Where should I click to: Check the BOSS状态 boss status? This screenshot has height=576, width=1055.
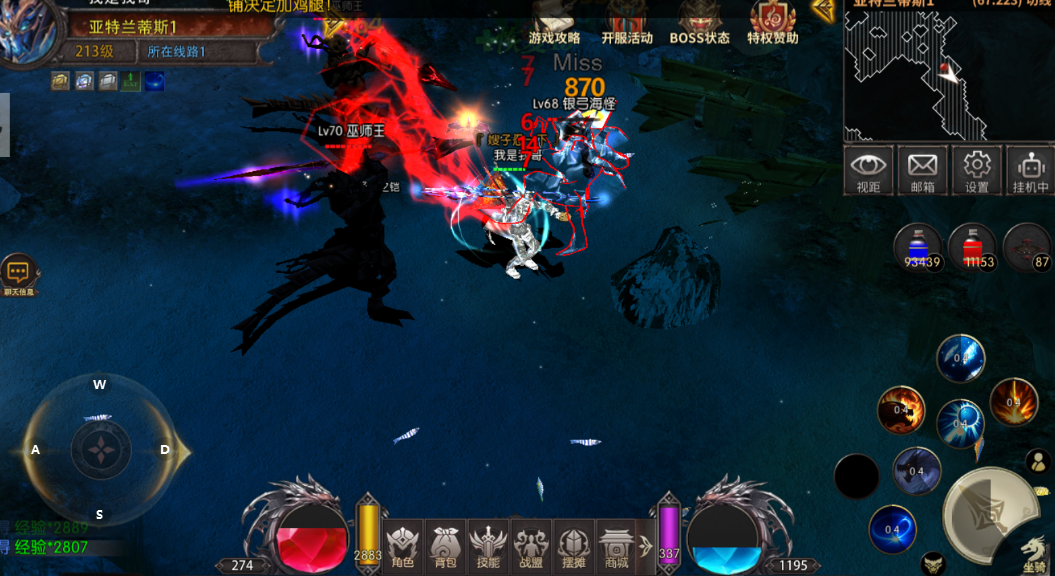pos(699,24)
